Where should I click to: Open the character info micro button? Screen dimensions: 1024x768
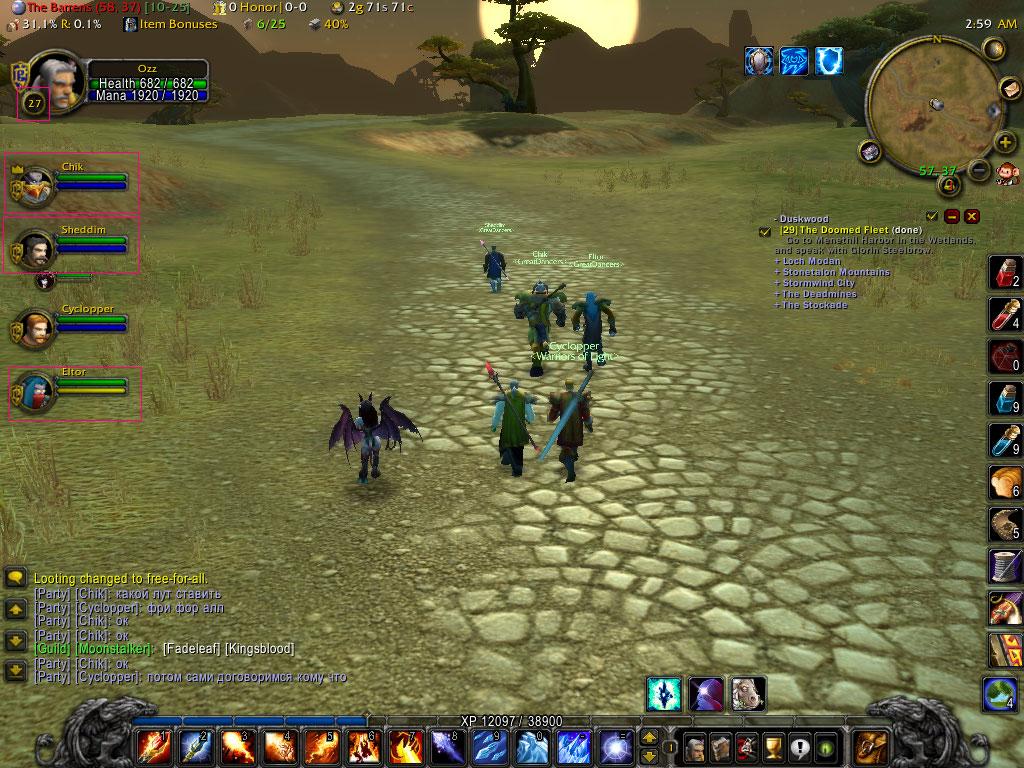pyautogui.click(x=694, y=747)
